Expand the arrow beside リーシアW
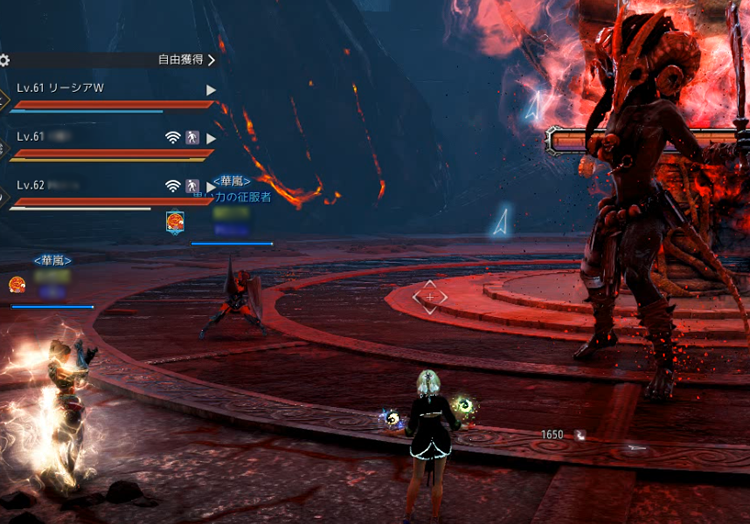This screenshot has height=524, width=750. [210, 90]
